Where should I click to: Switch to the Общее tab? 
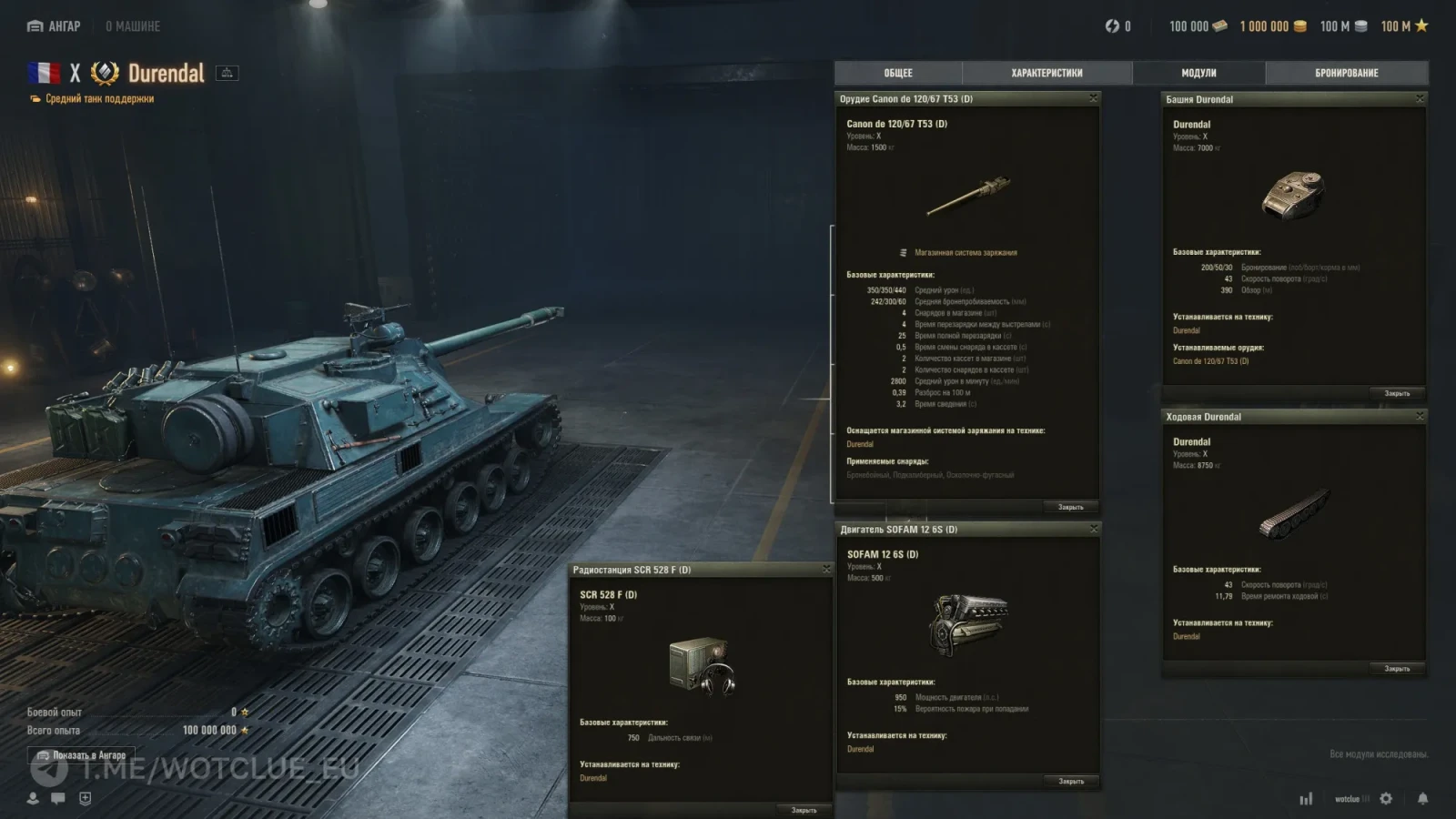(x=897, y=73)
